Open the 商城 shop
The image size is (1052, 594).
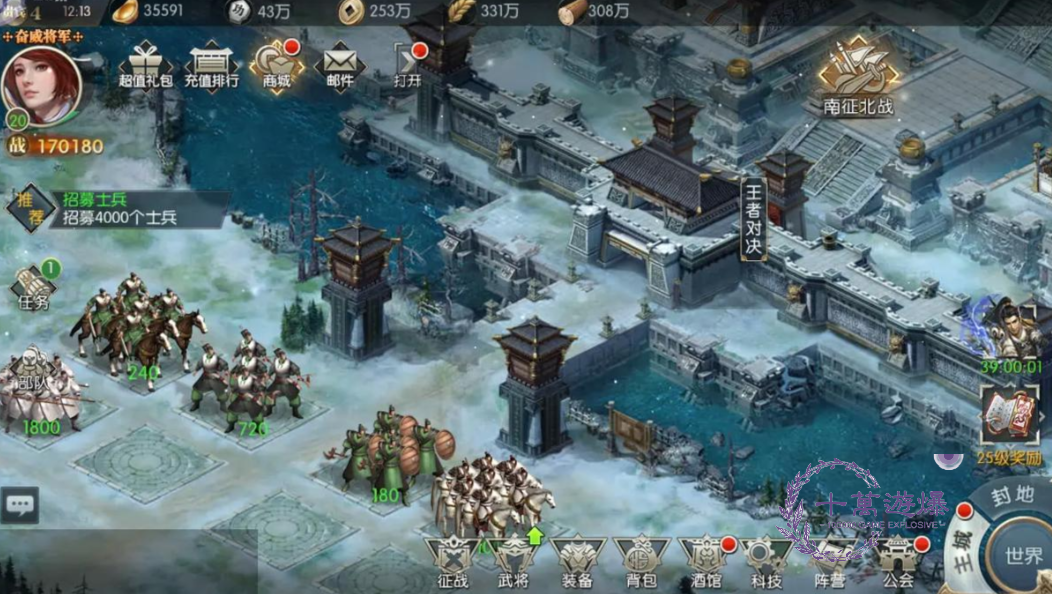point(275,65)
